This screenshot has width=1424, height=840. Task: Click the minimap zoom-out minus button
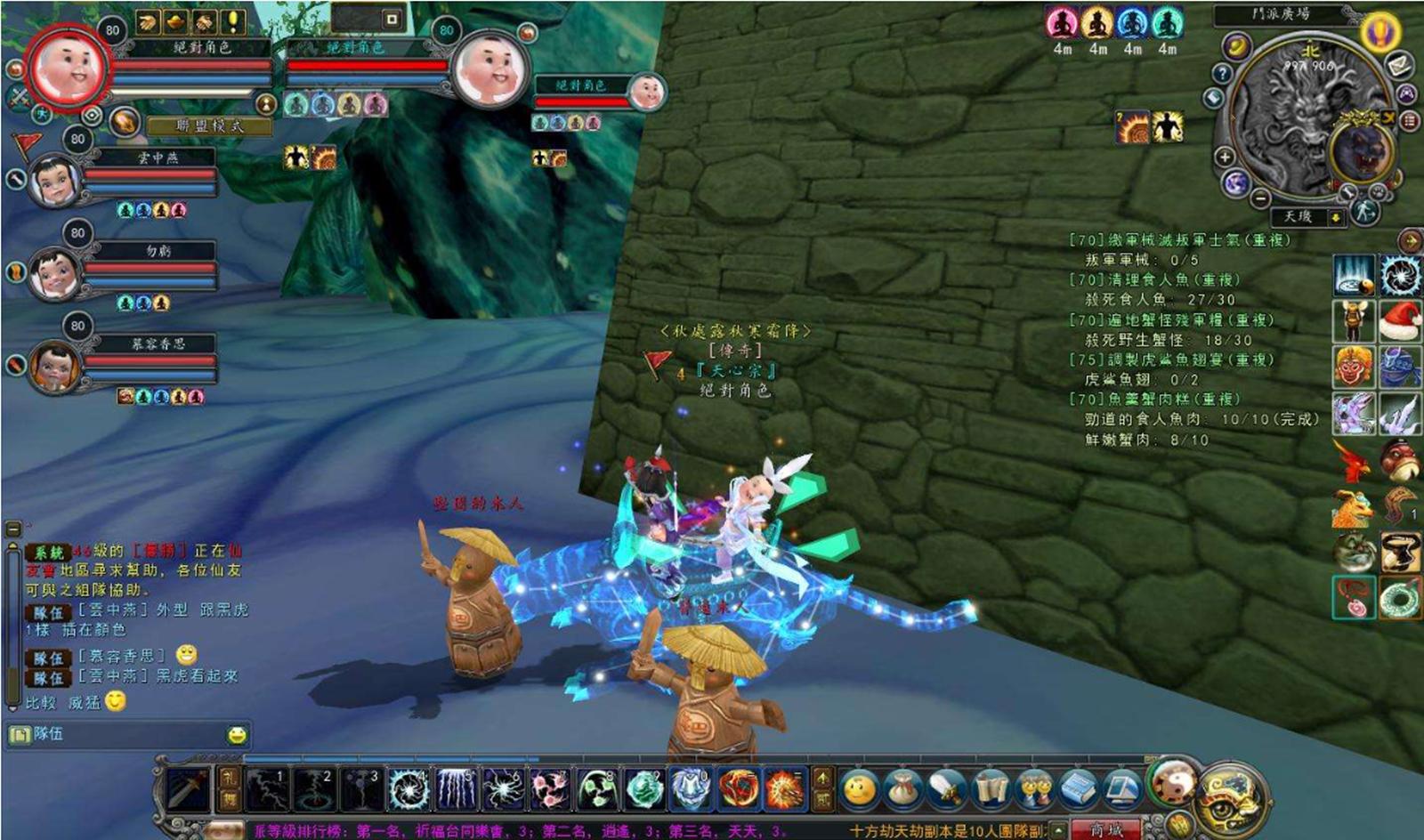[1260, 198]
